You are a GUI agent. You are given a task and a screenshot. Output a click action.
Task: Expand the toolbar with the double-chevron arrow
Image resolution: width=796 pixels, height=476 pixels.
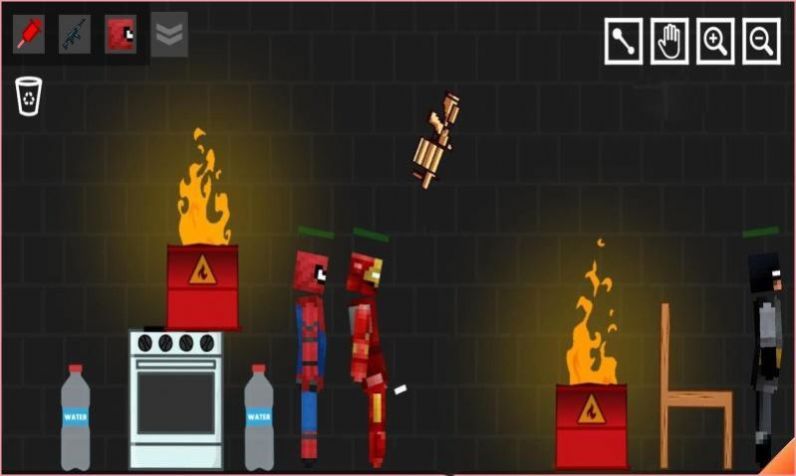(x=169, y=34)
